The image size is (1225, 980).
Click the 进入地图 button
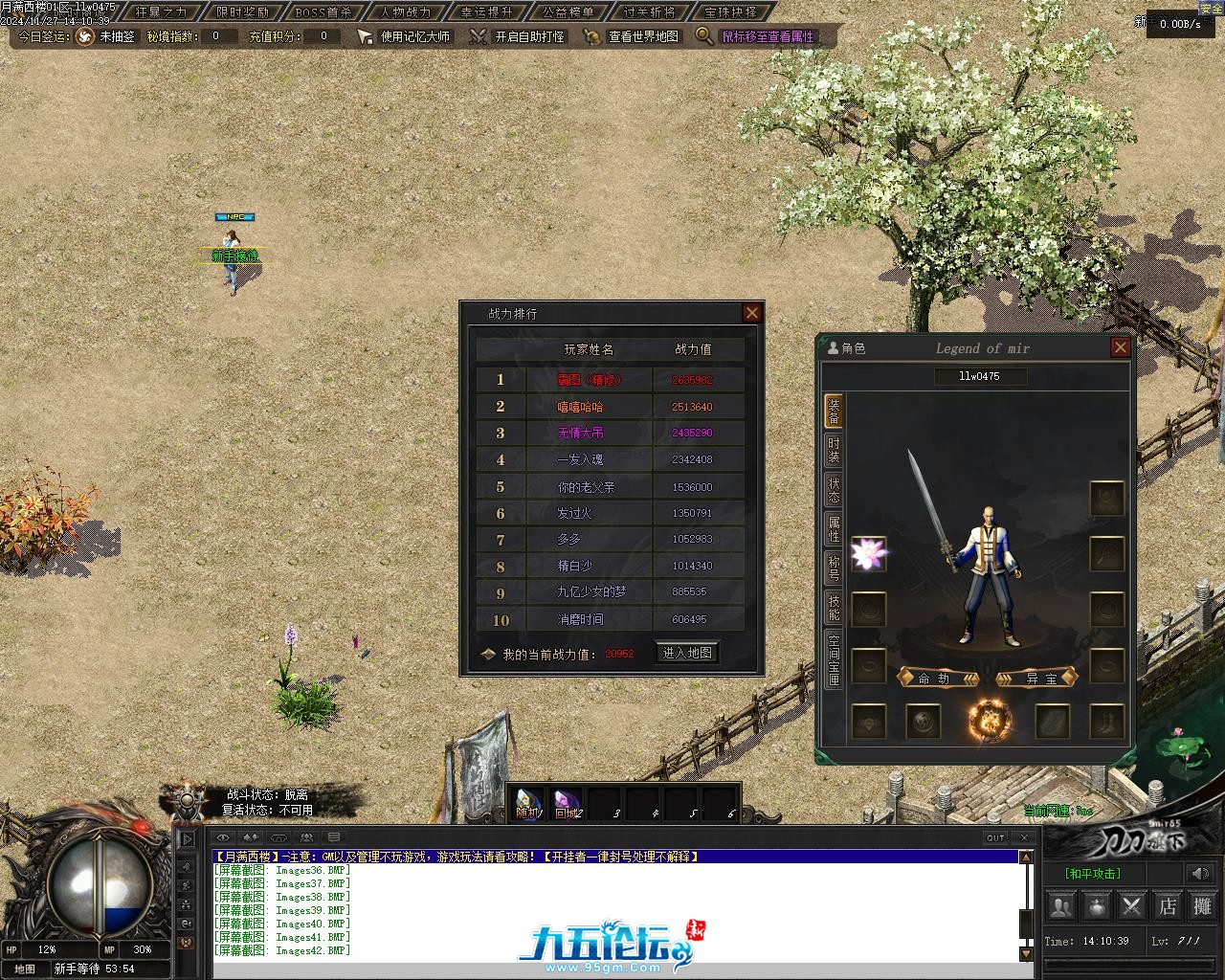point(686,653)
